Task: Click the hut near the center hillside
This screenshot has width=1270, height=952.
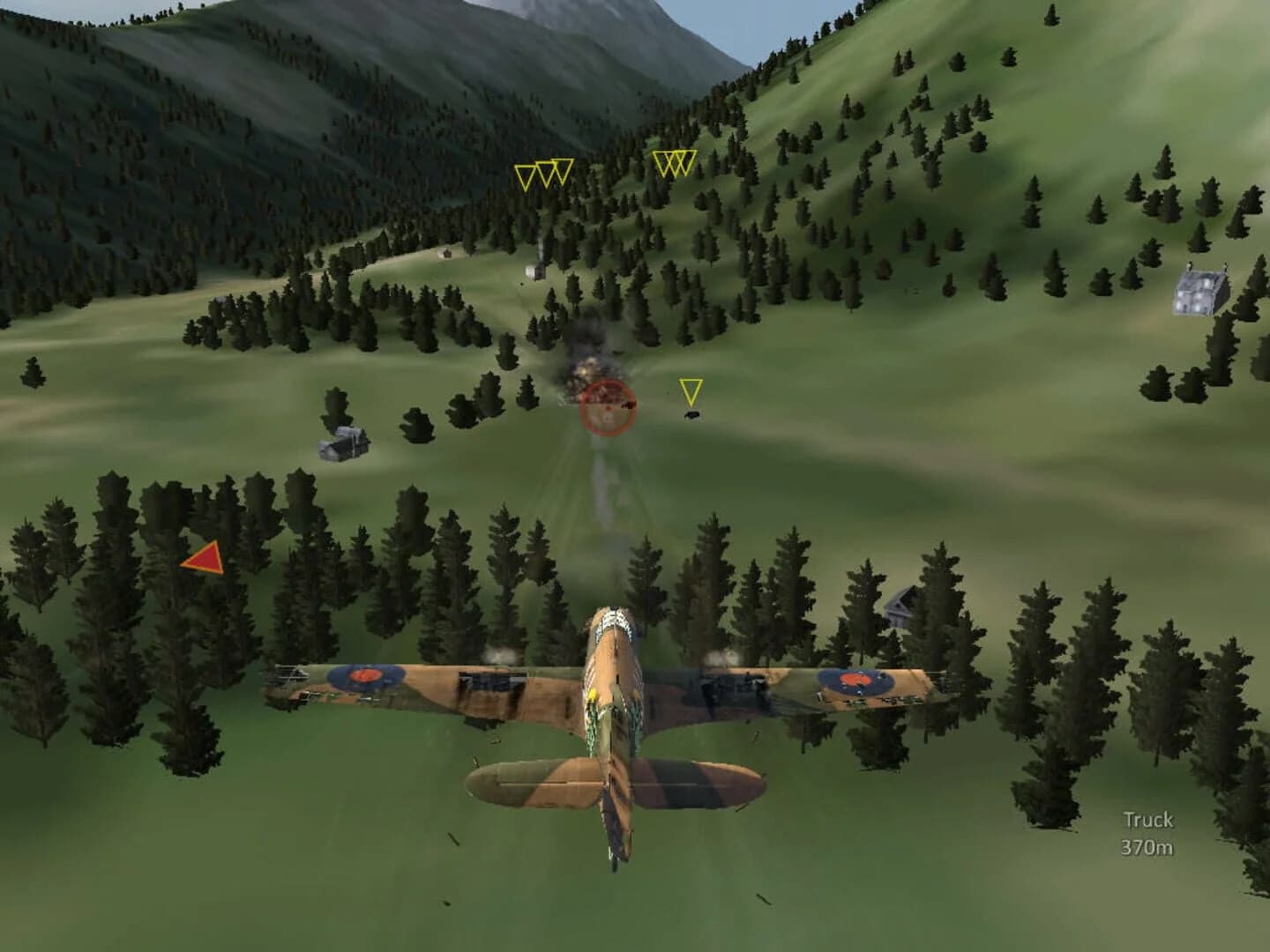Action: (537, 273)
